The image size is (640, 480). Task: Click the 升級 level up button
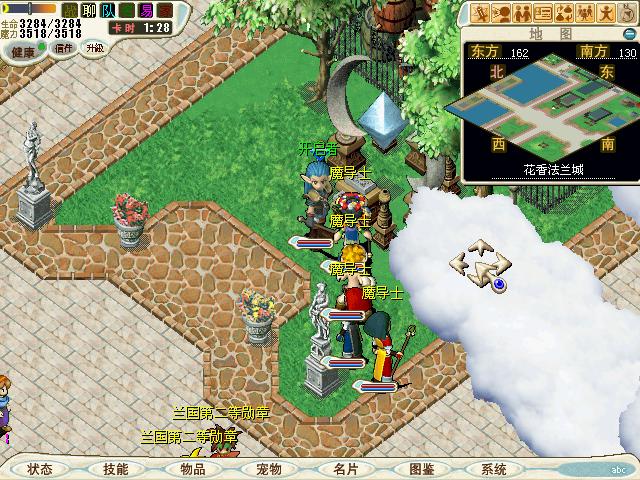point(94,48)
